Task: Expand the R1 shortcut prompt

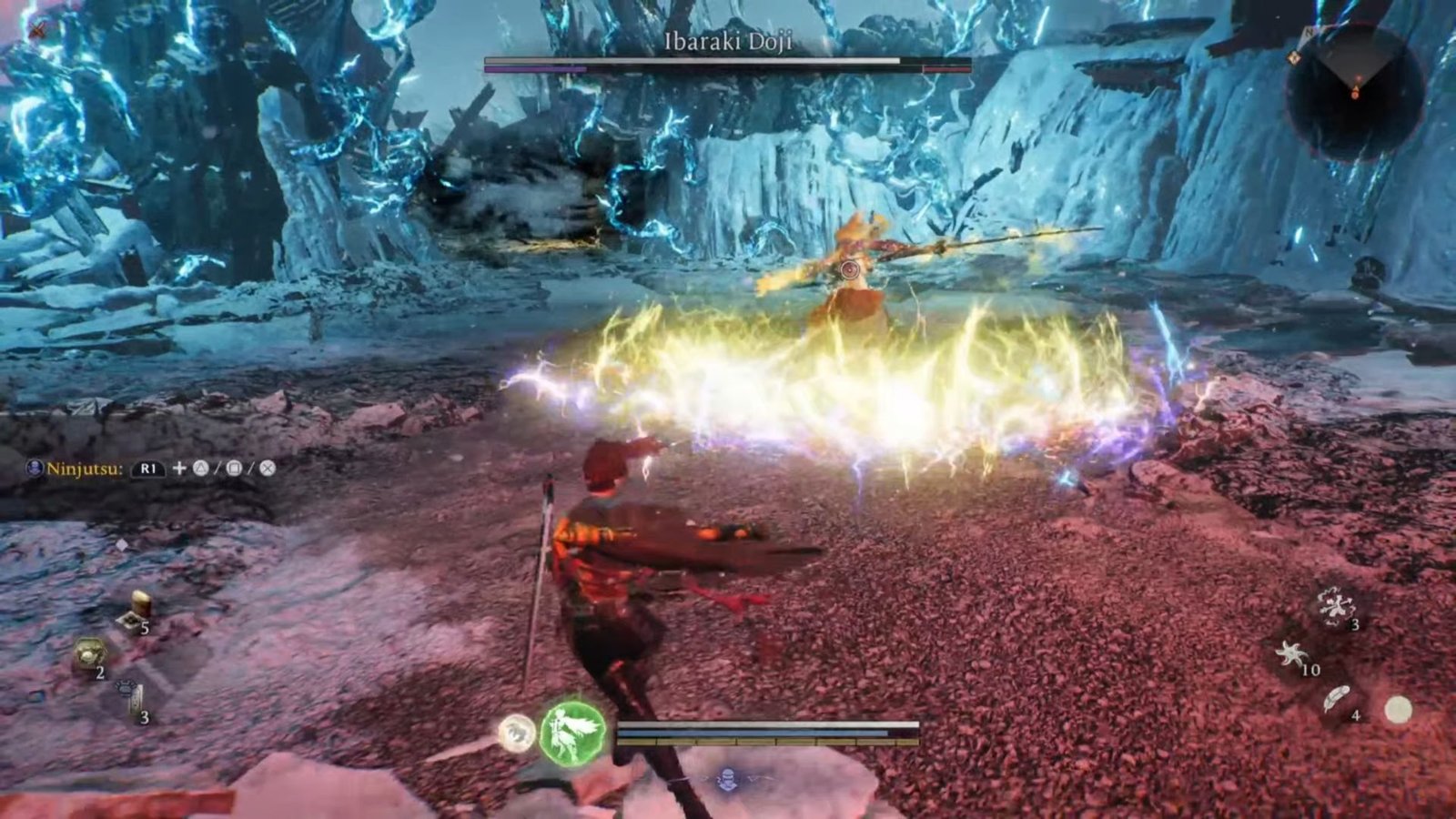Action: 148,470
